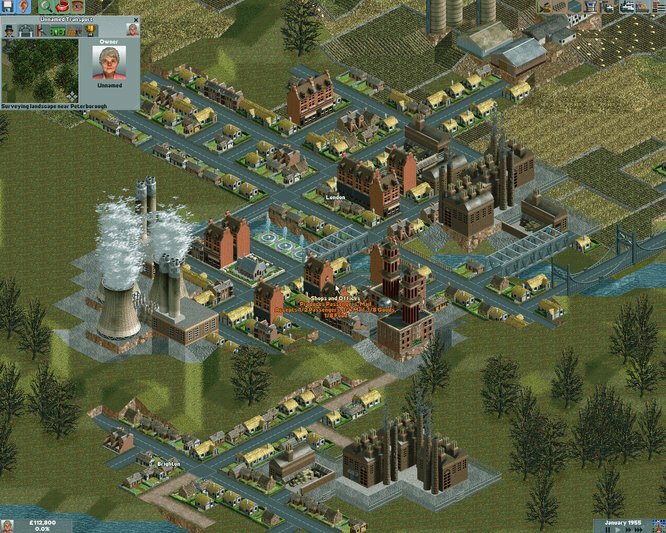Switch to the paintbrush colour scheme tab
666x533 pixels.
[40, 31]
